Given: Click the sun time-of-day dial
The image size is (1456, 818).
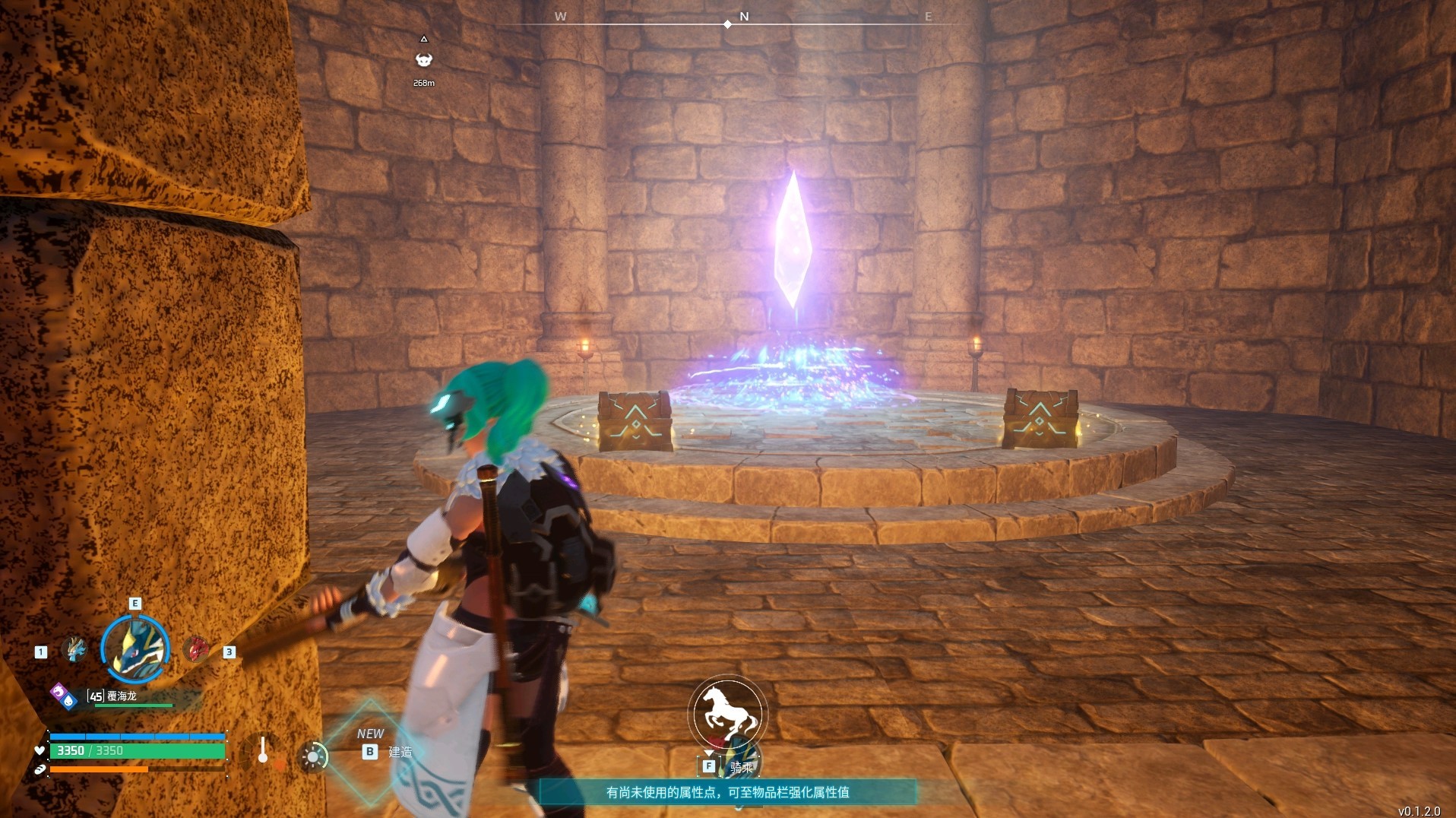Looking at the screenshot, I should coord(313,756).
